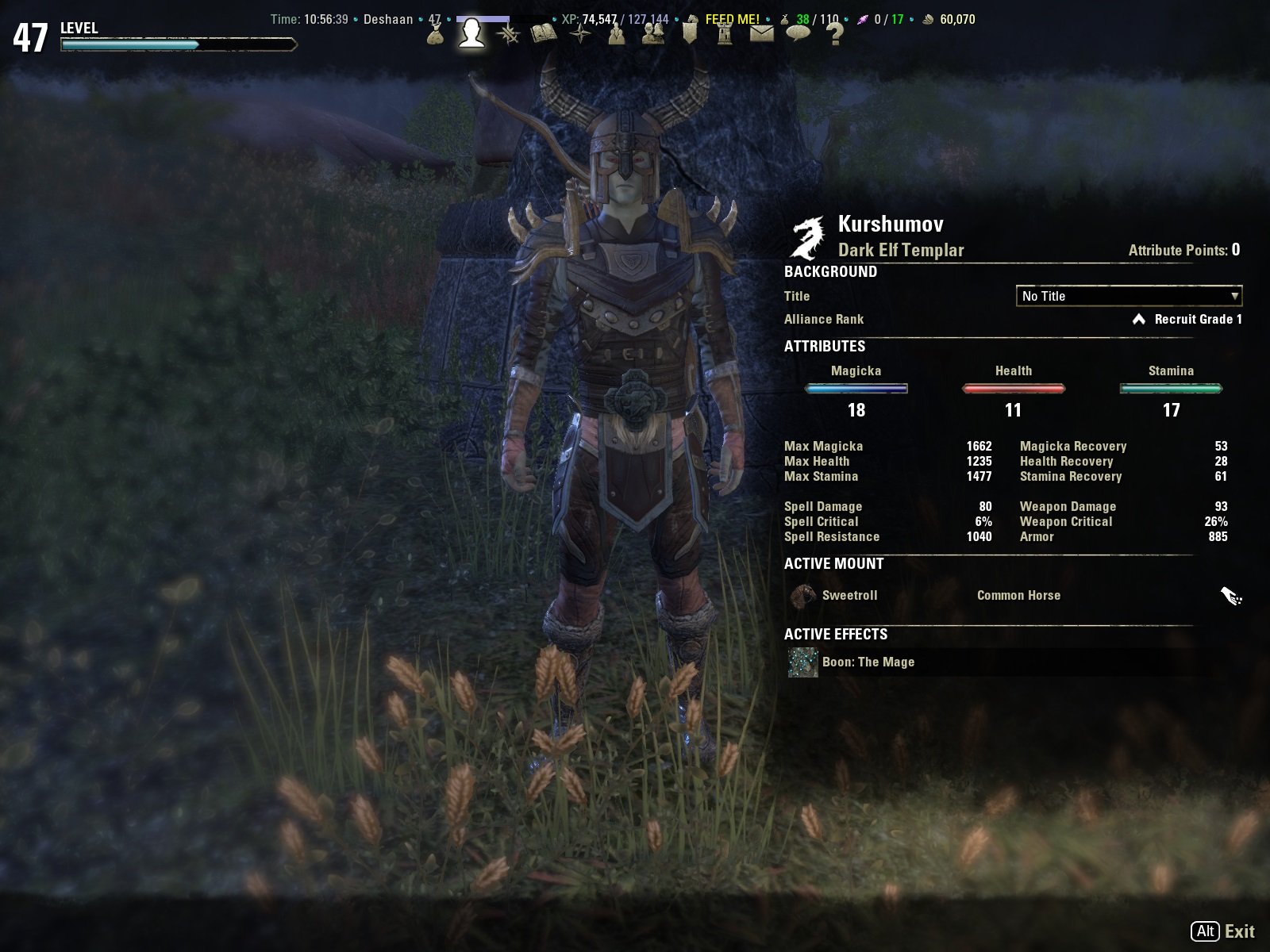1270x952 pixels.
Task: Open the Alliance War castle icon
Action: click(x=723, y=36)
